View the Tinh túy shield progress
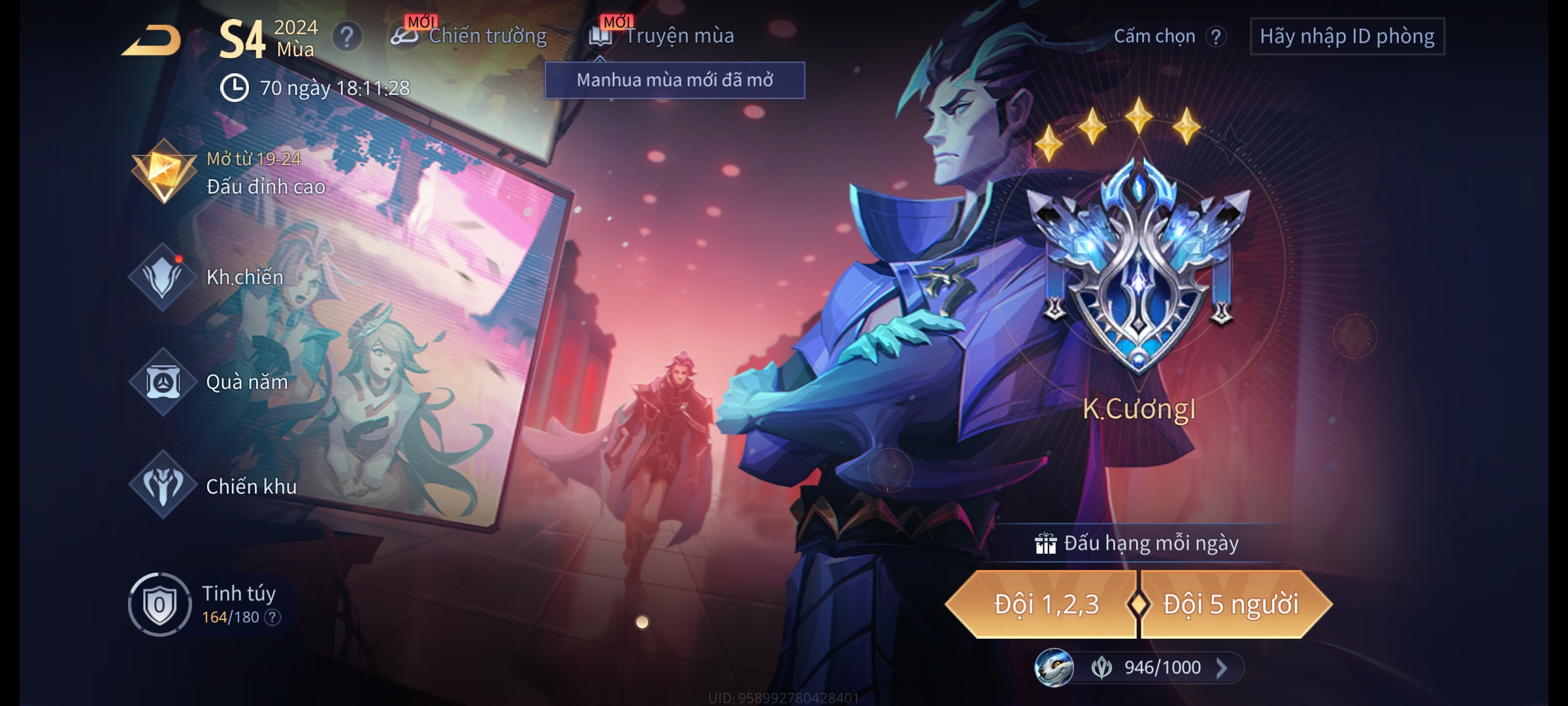 coord(159,605)
